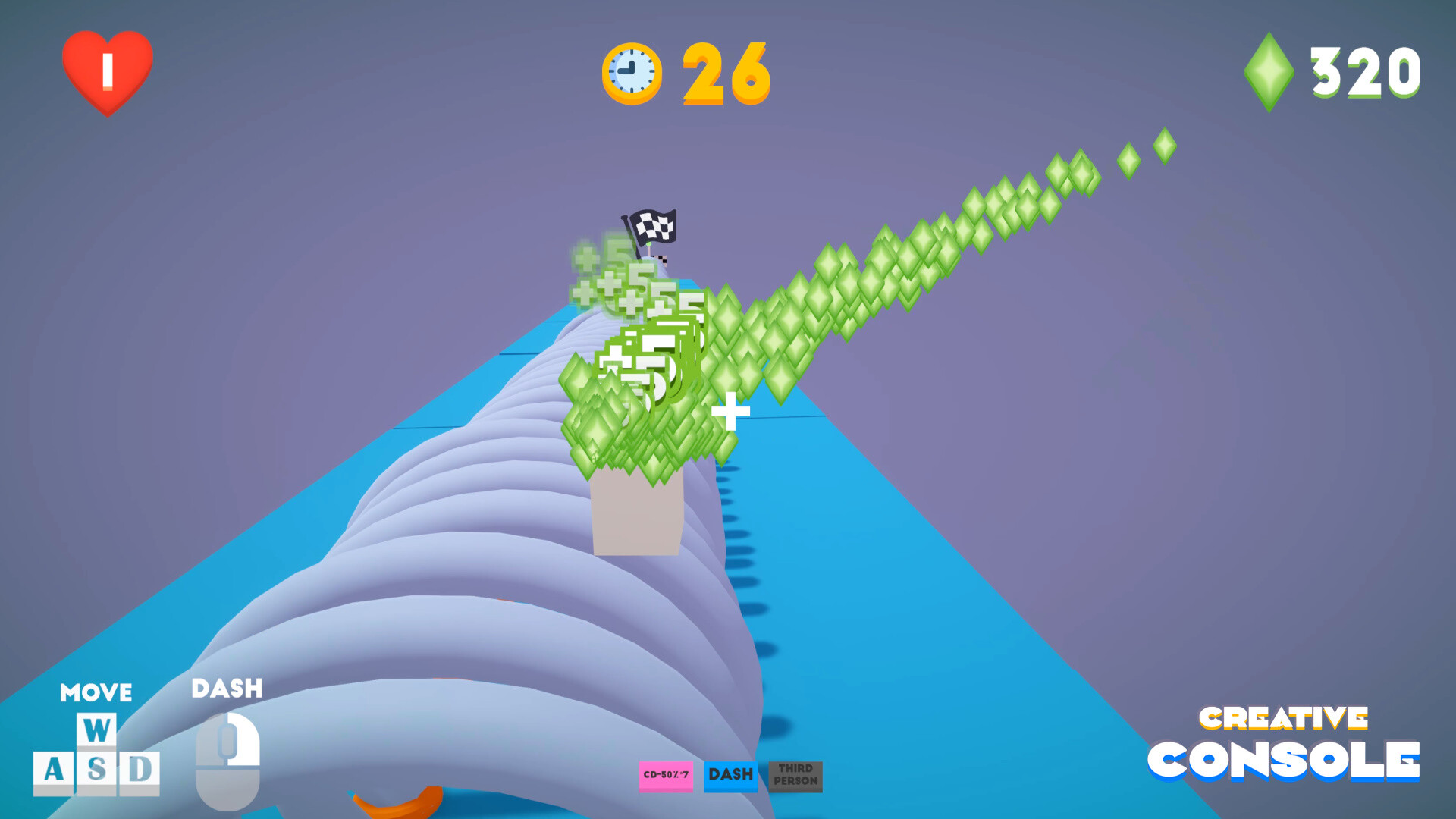
Task: Toggle the THIRD PERSON camera mode
Action: [x=794, y=777]
